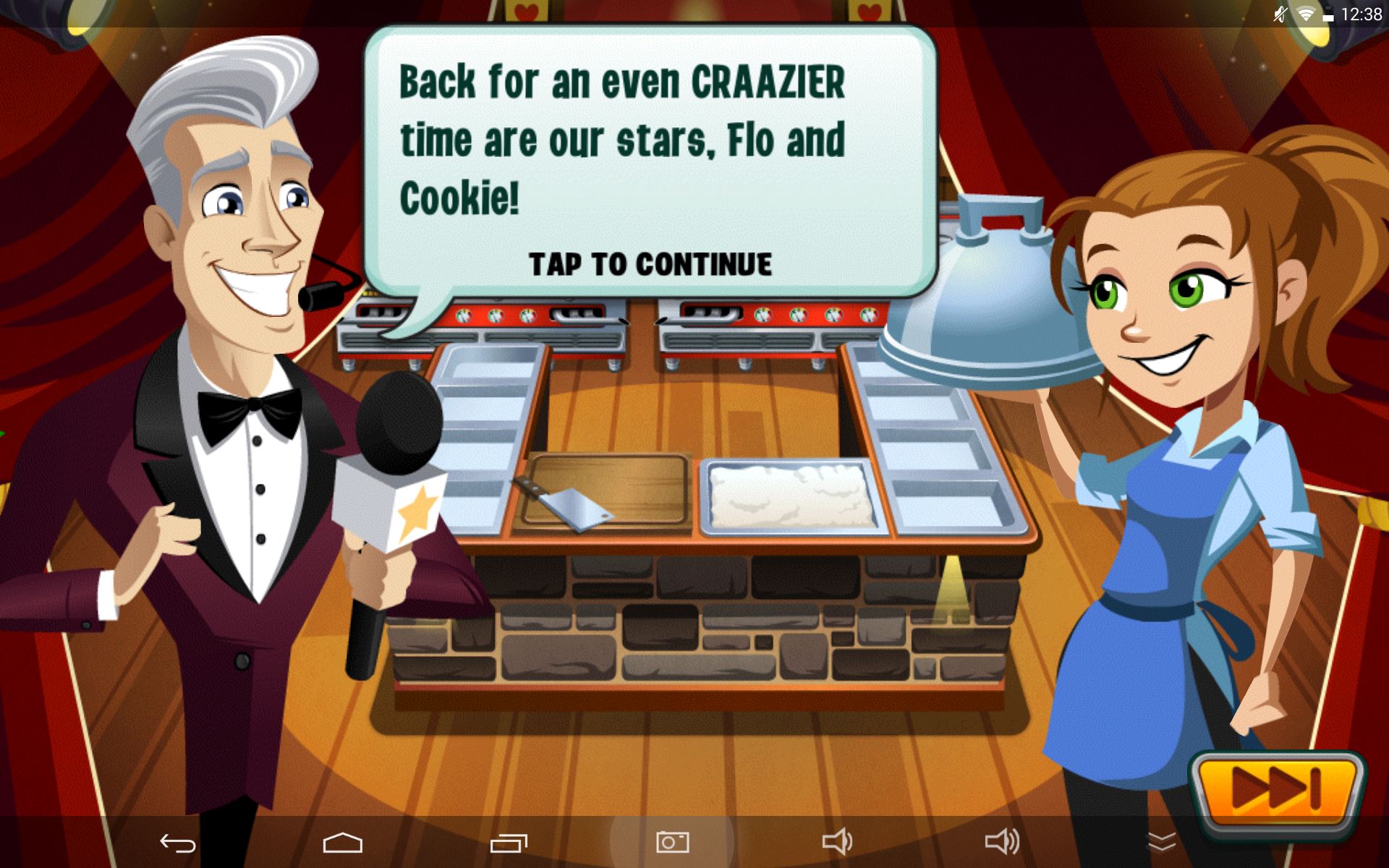
Task: Skip the cutscene with the fast-forward button
Action: coord(1277,787)
